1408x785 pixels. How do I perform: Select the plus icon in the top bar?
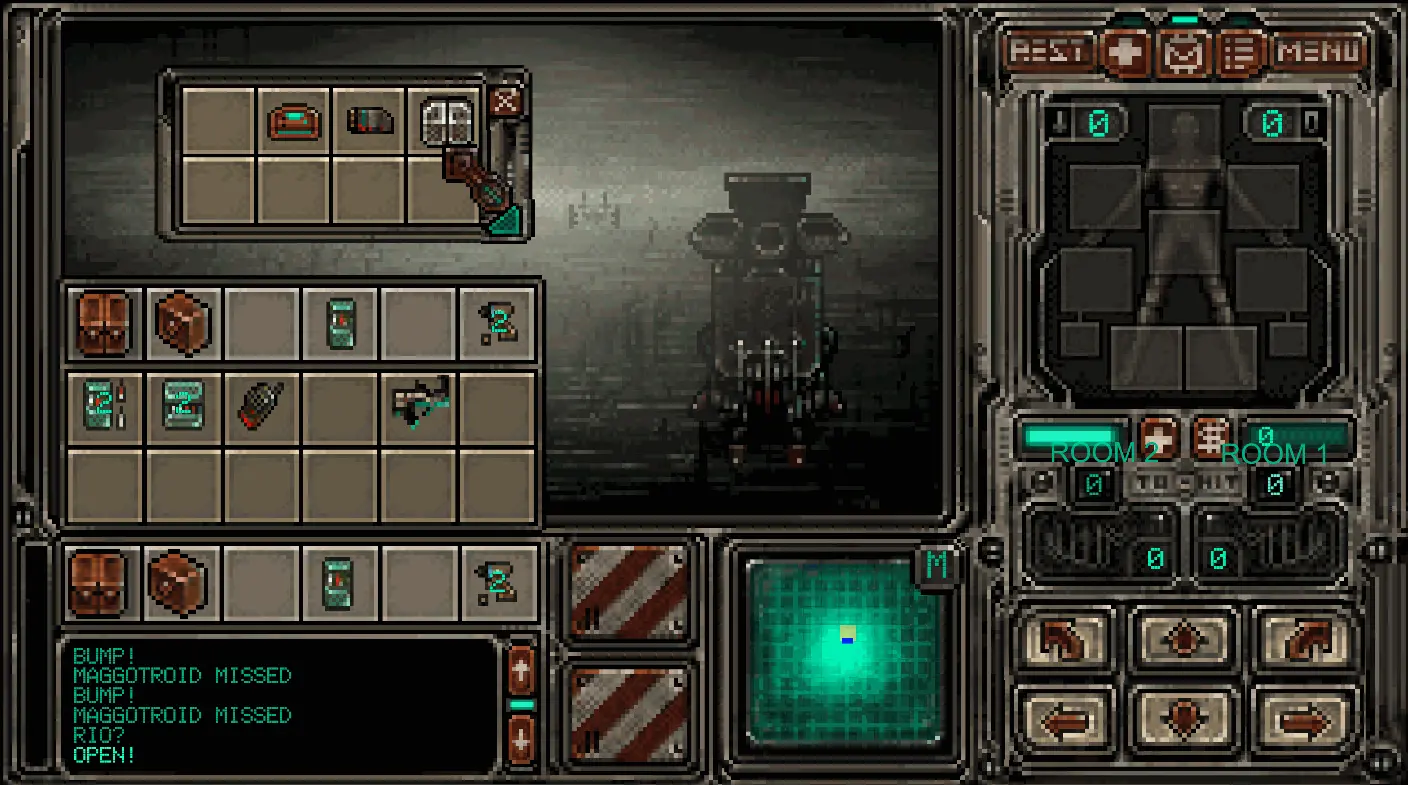tap(1127, 51)
